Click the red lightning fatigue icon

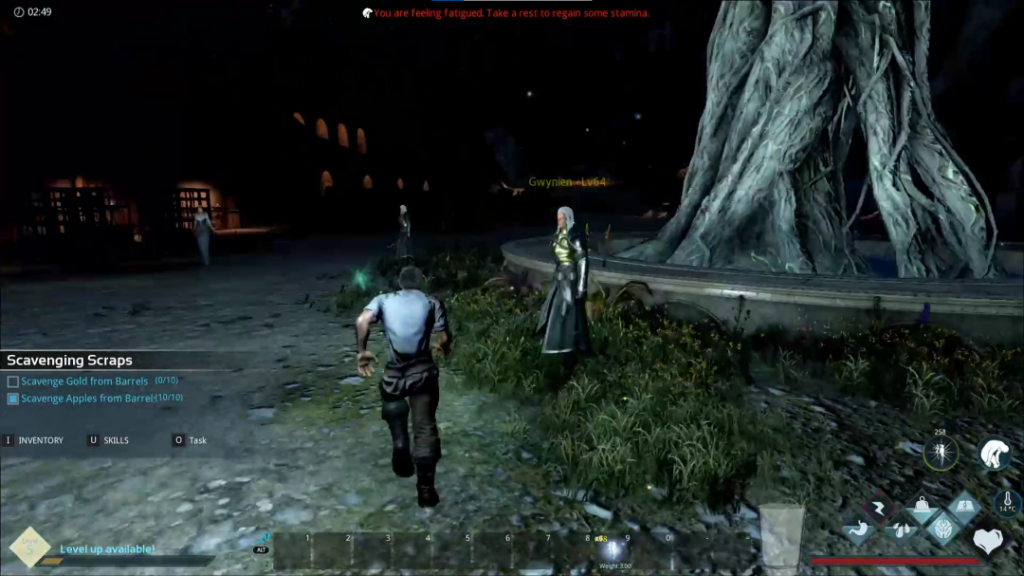881,509
